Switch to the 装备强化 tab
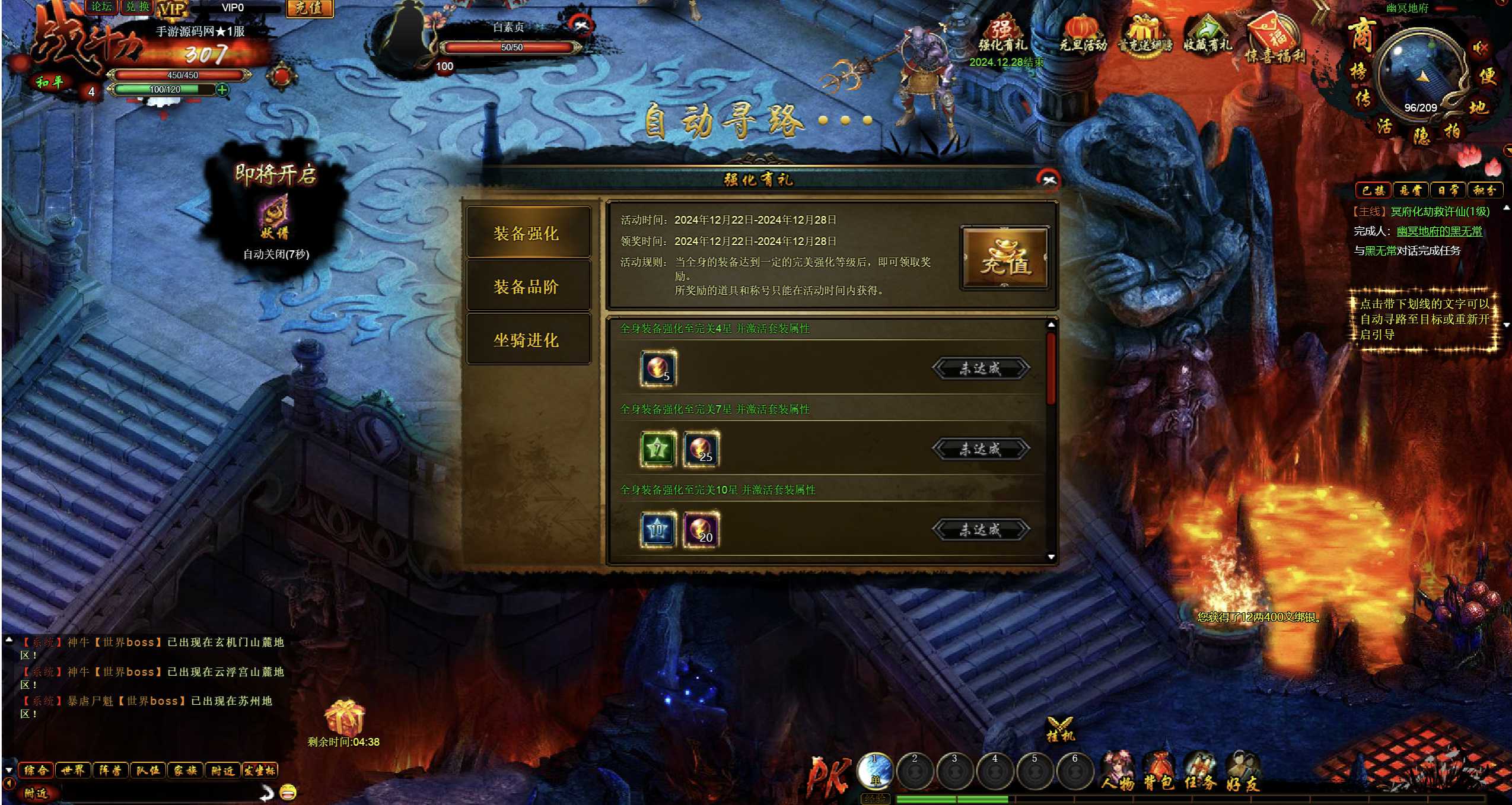The width and height of the screenshot is (1512, 805). pyautogui.click(x=527, y=234)
